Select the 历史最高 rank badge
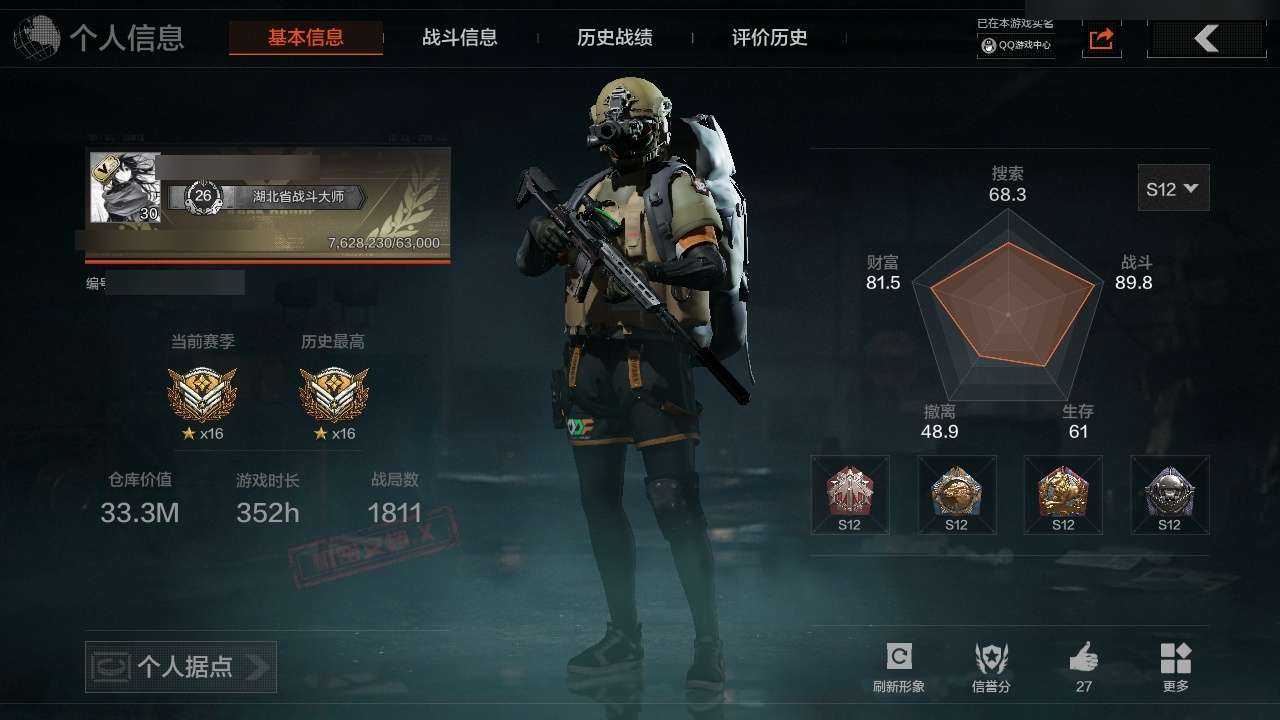The width and height of the screenshot is (1280, 720). click(x=333, y=394)
